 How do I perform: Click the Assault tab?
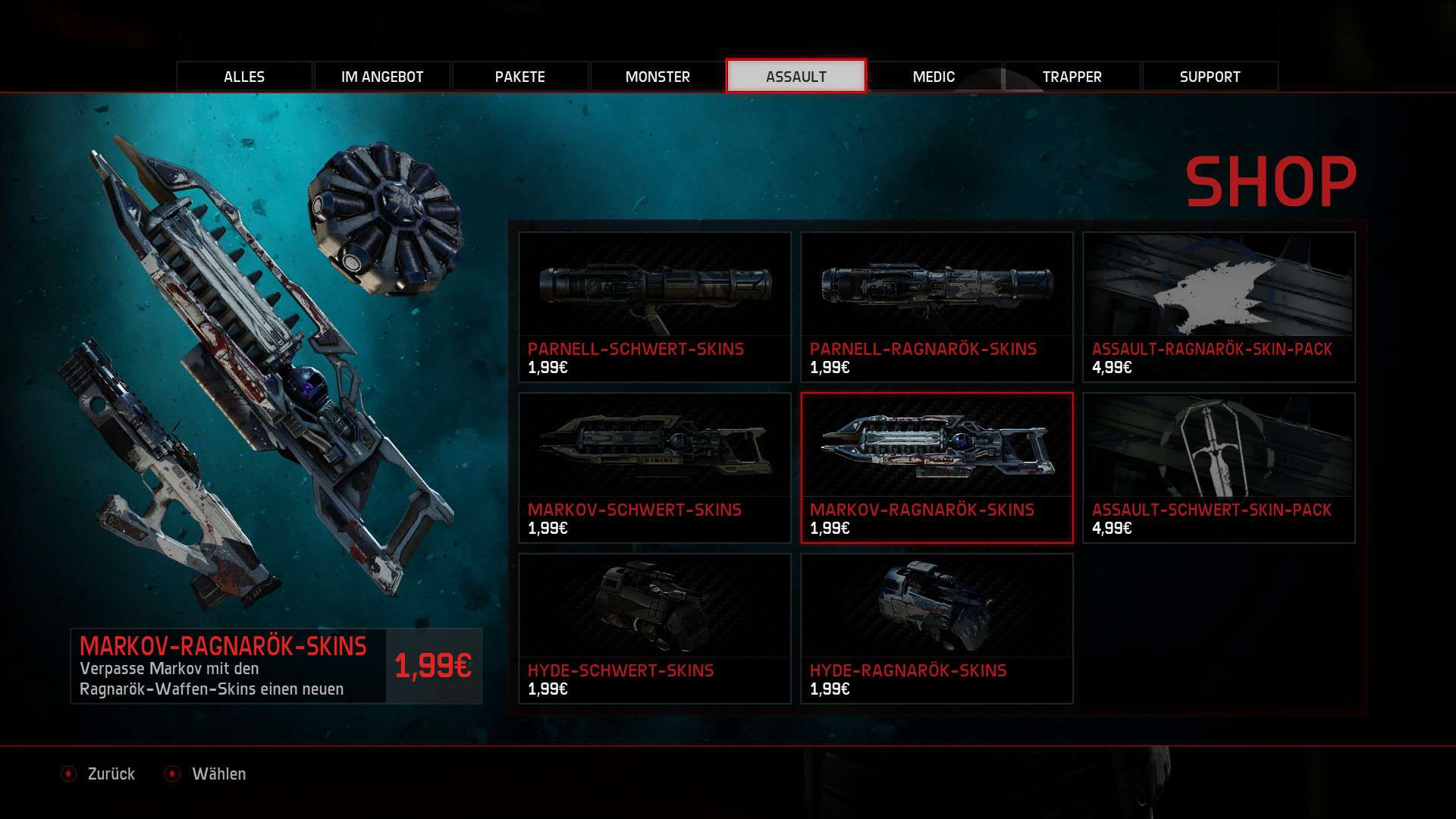[795, 77]
